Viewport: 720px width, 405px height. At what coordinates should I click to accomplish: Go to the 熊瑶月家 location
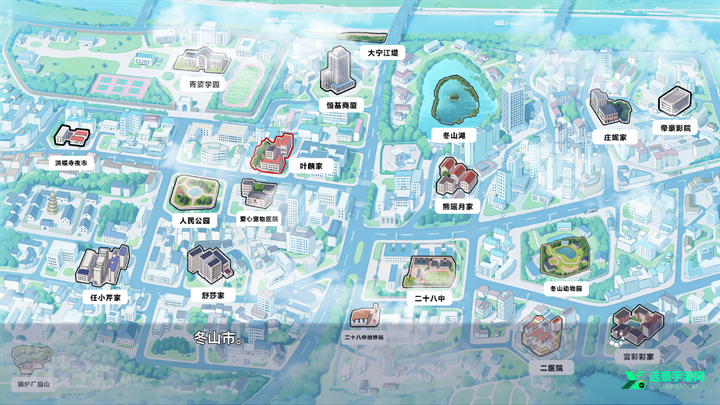pyautogui.click(x=456, y=178)
